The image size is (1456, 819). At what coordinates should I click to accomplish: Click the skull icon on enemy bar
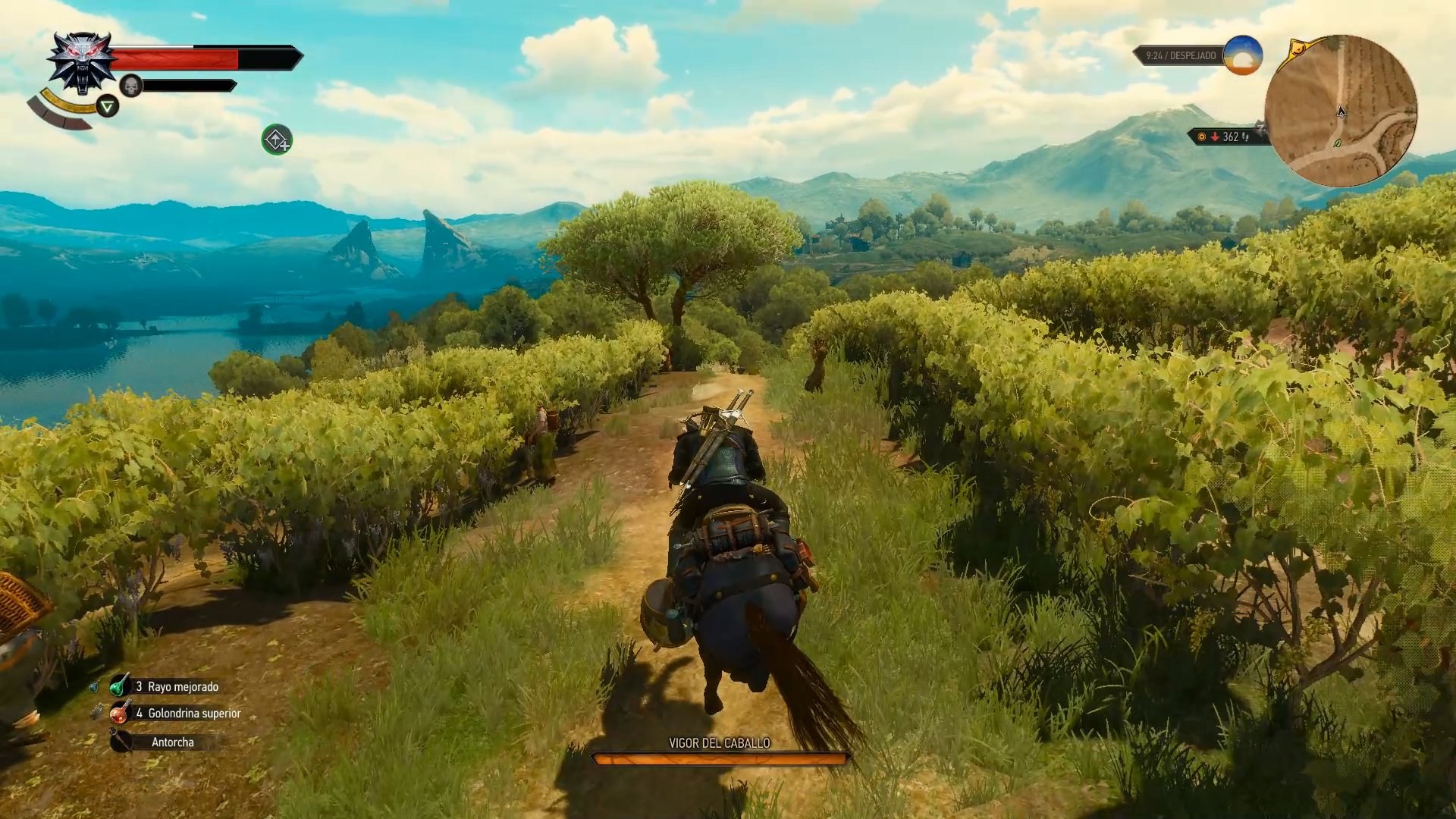pos(131,85)
